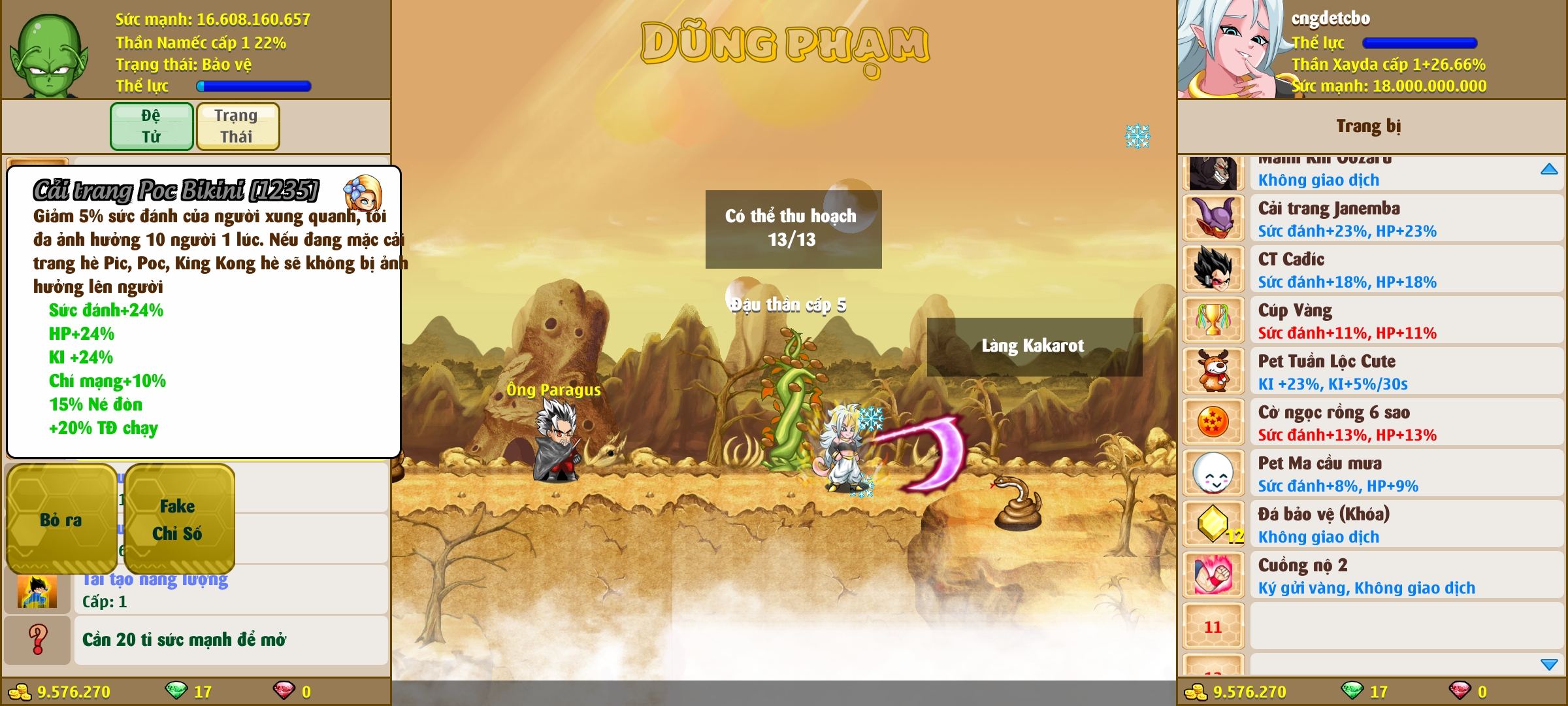
Task: Choose the Bỏ ra button
Action: click(61, 520)
